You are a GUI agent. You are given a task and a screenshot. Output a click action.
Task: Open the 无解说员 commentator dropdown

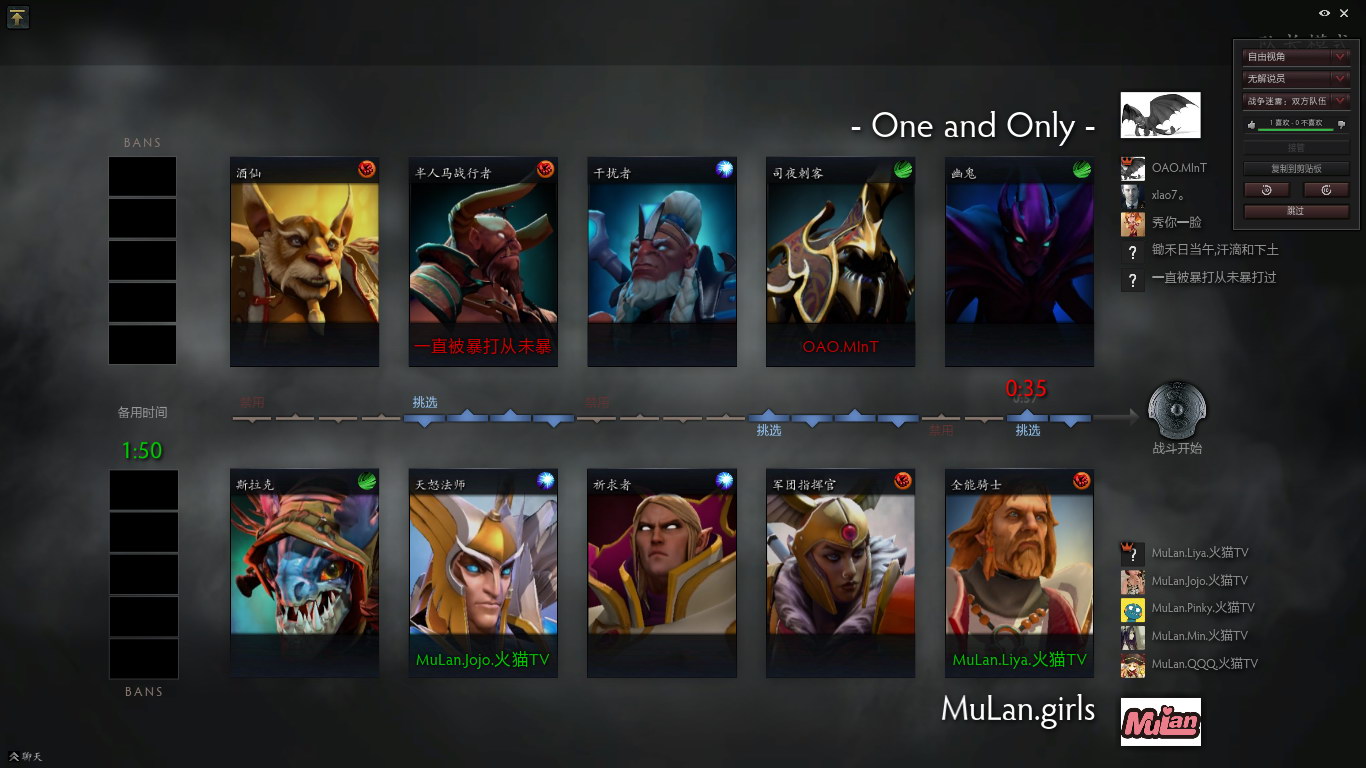coord(1296,78)
